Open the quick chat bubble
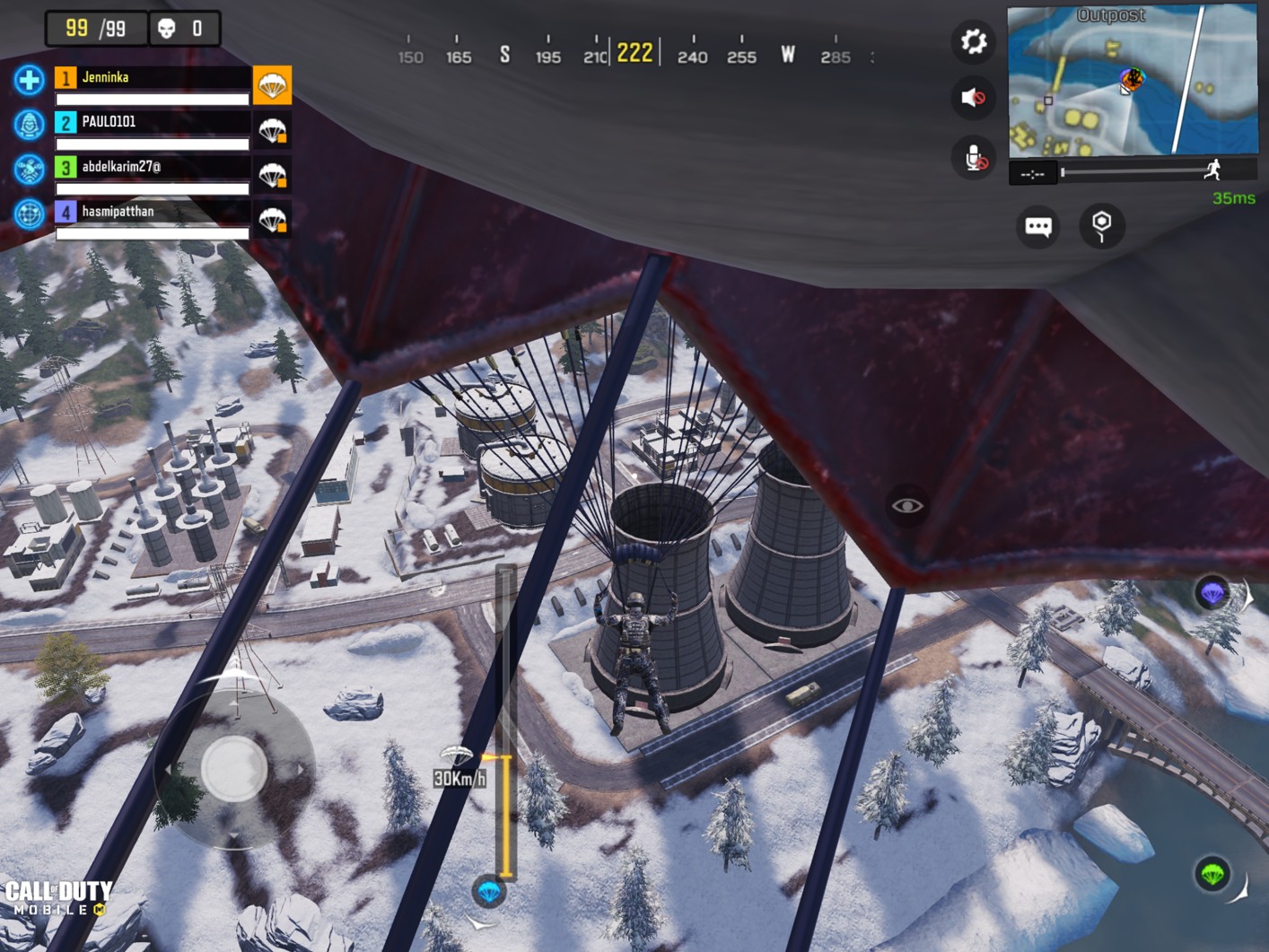1269x952 pixels. click(x=1038, y=226)
